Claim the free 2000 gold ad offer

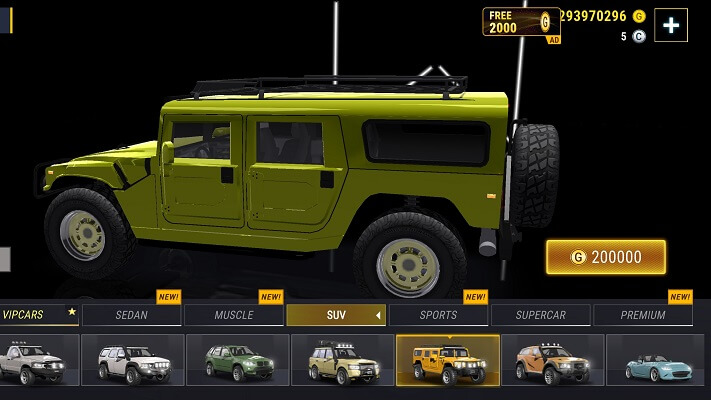521,22
